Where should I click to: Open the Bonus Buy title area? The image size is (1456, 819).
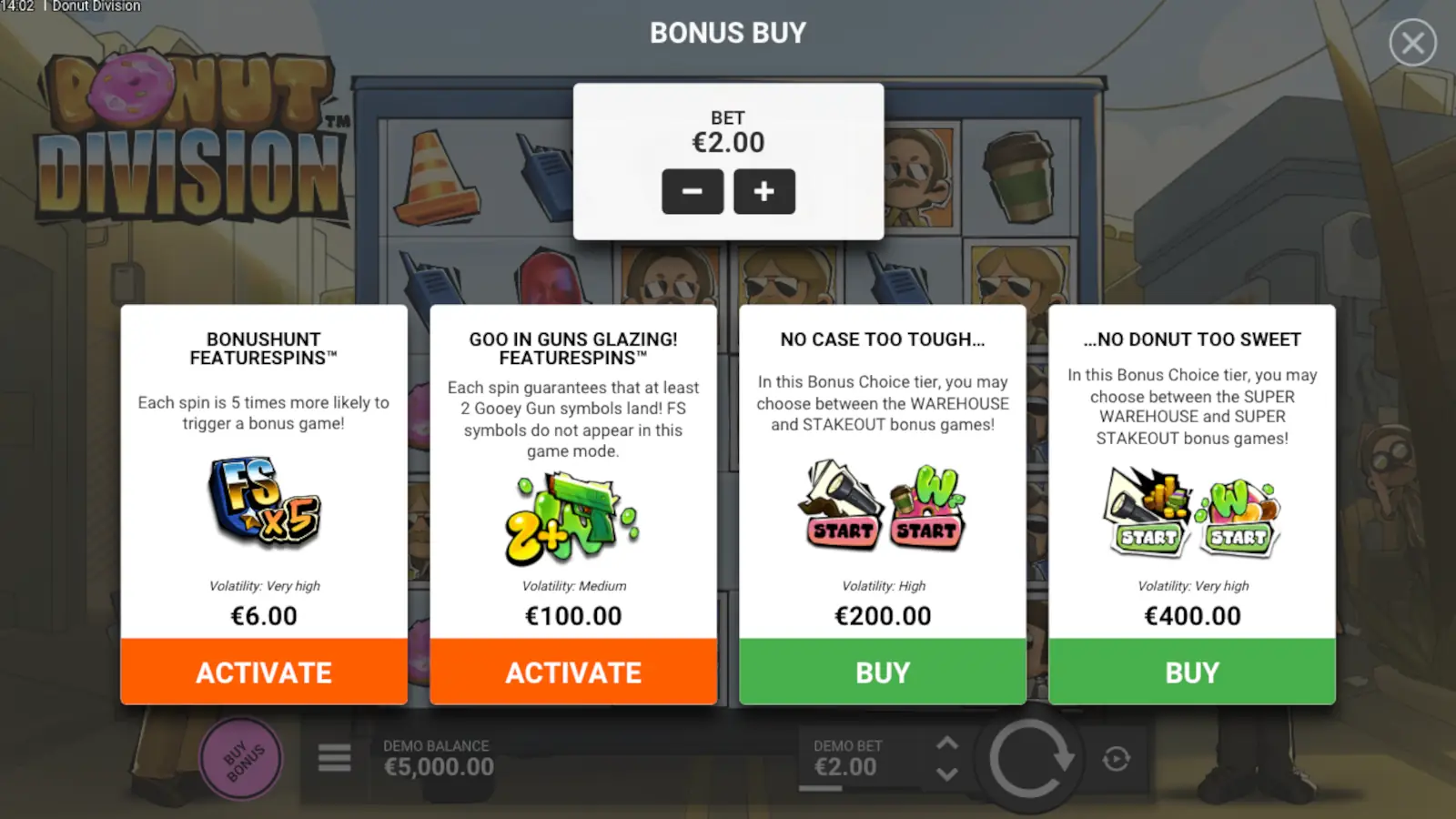point(727,33)
